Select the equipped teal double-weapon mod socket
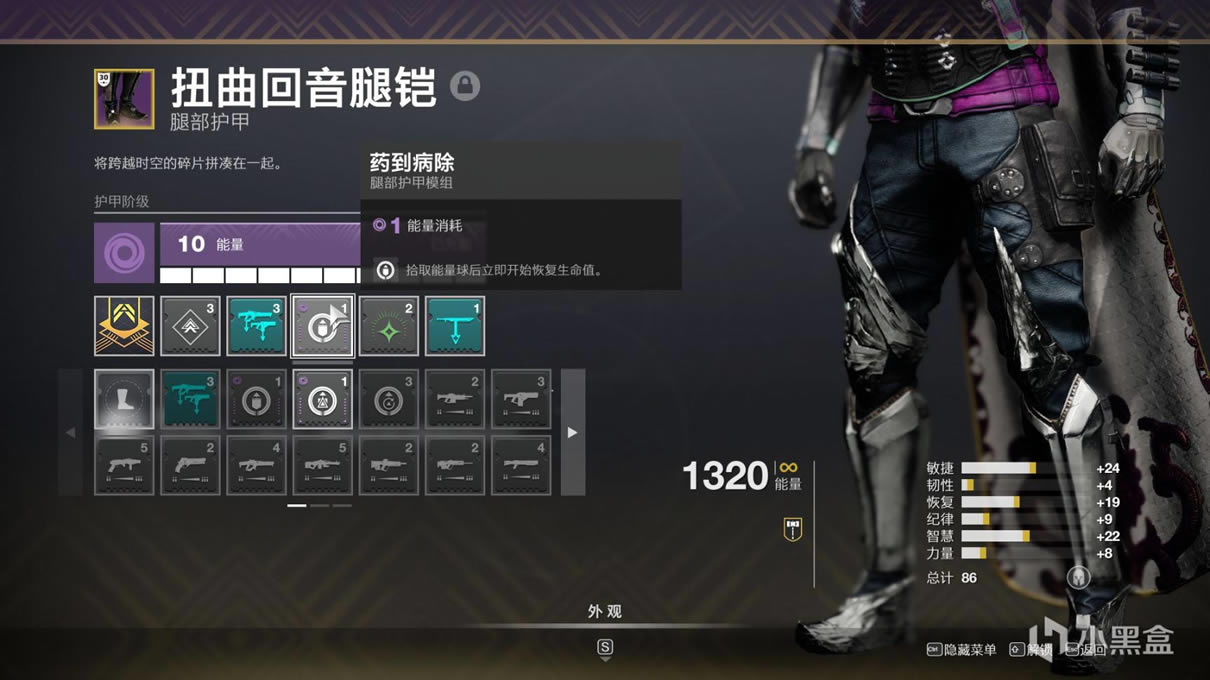This screenshot has width=1210, height=680. (x=256, y=325)
